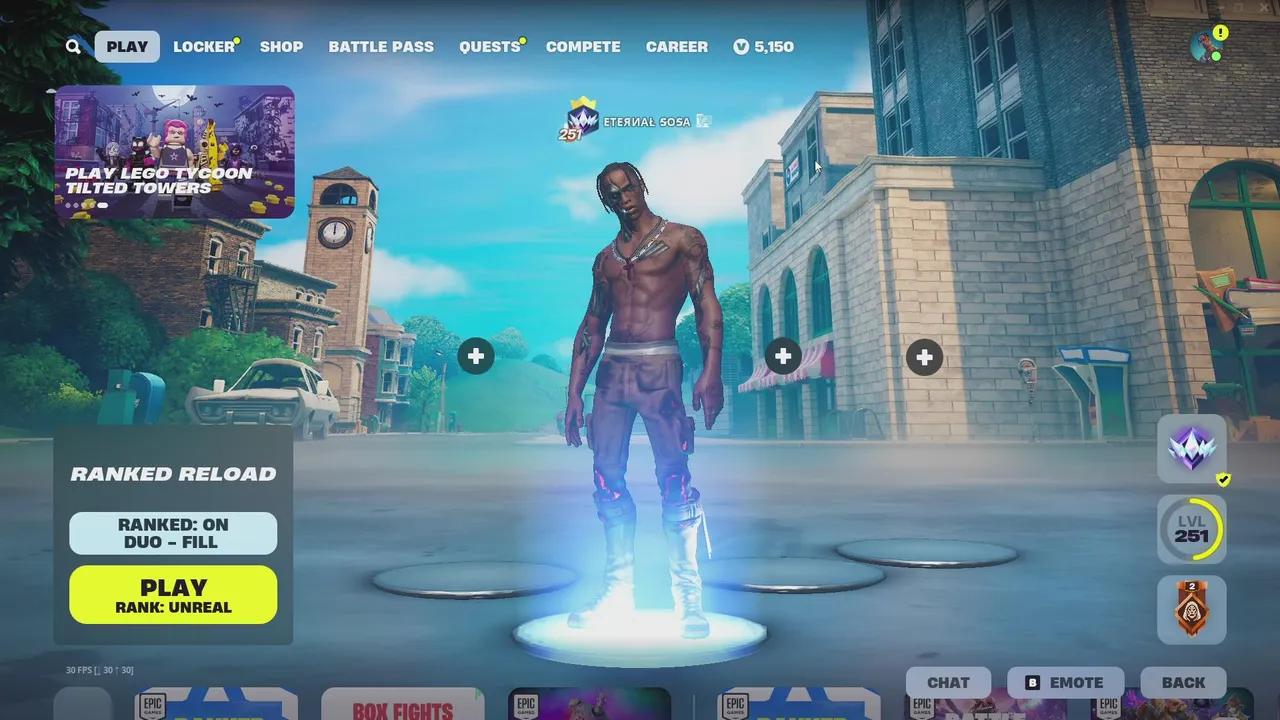
Task: Open the Battle Pass menu
Action: pos(381,47)
